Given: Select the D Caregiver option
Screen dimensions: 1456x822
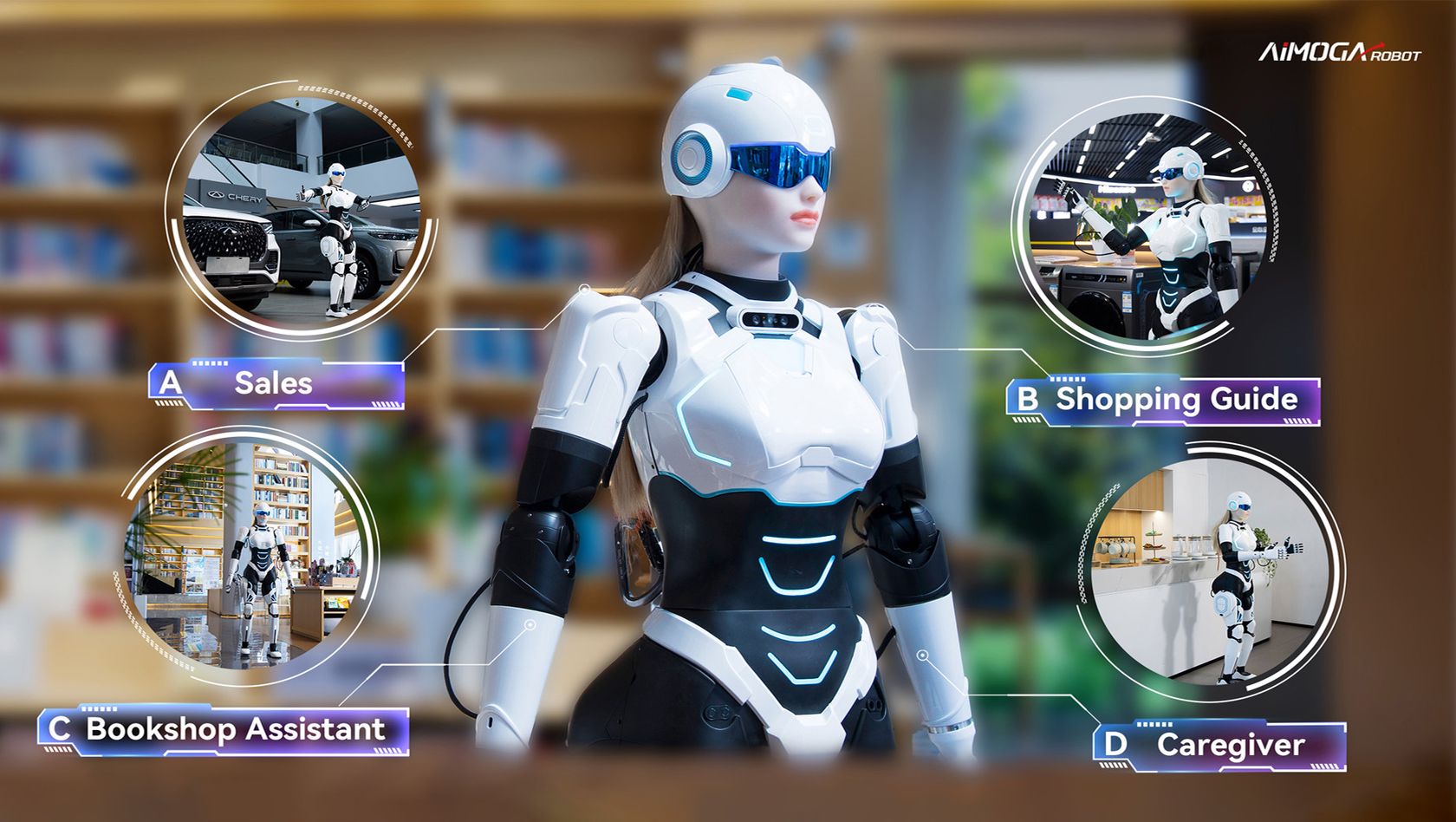Looking at the screenshot, I should click(1219, 745).
